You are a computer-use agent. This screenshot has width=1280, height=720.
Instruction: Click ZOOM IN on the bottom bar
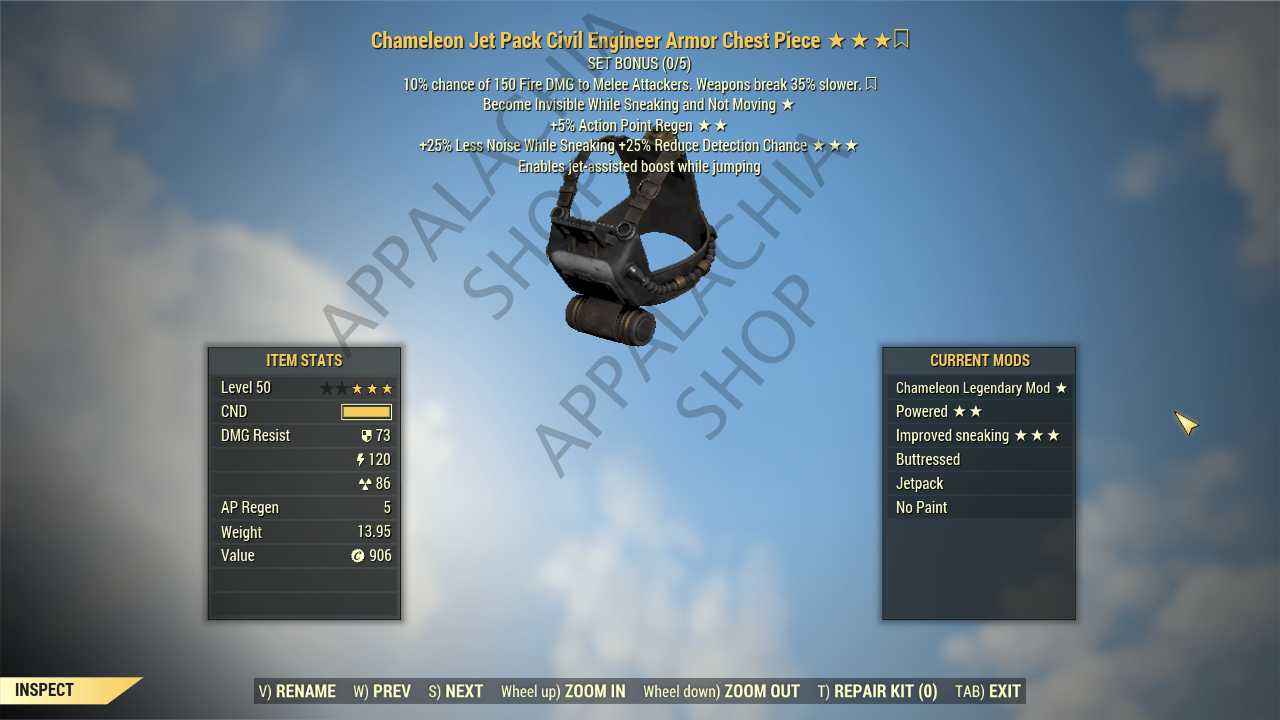(563, 691)
